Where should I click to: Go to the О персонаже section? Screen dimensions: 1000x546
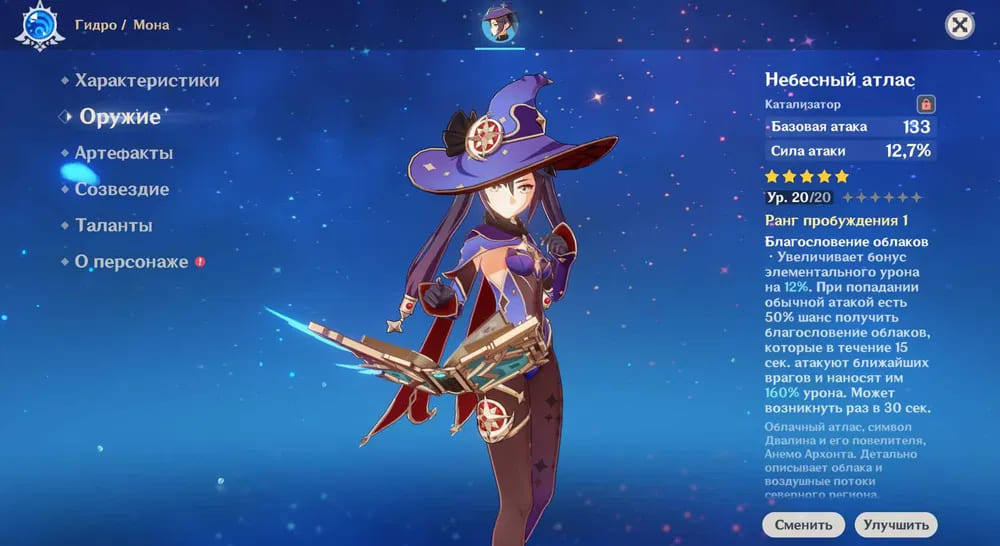(131, 262)
